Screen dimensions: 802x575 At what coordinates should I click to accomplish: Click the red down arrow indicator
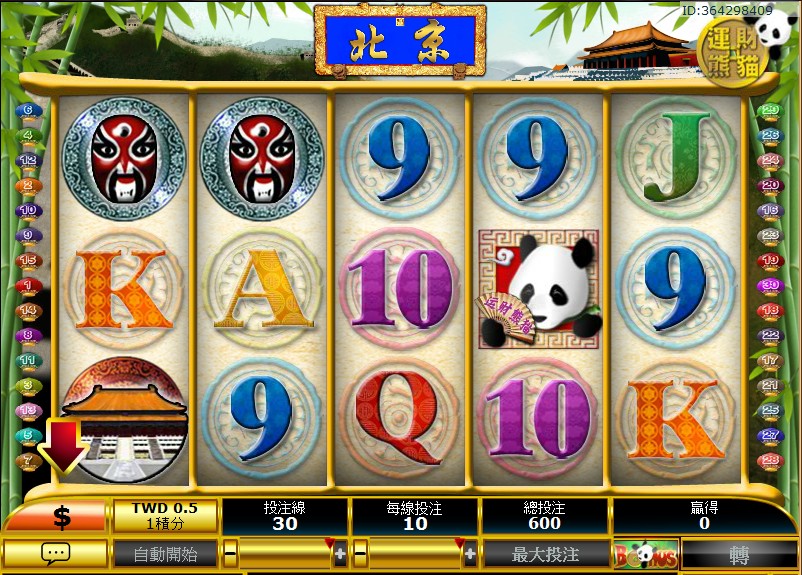[62, 445]
